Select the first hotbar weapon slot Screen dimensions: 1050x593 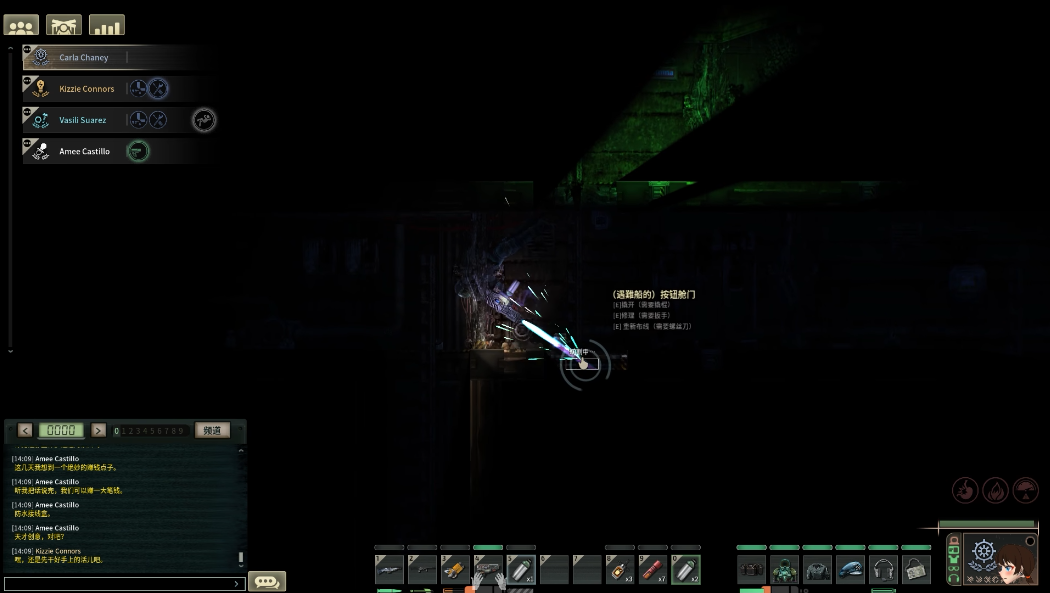[389, 569]
